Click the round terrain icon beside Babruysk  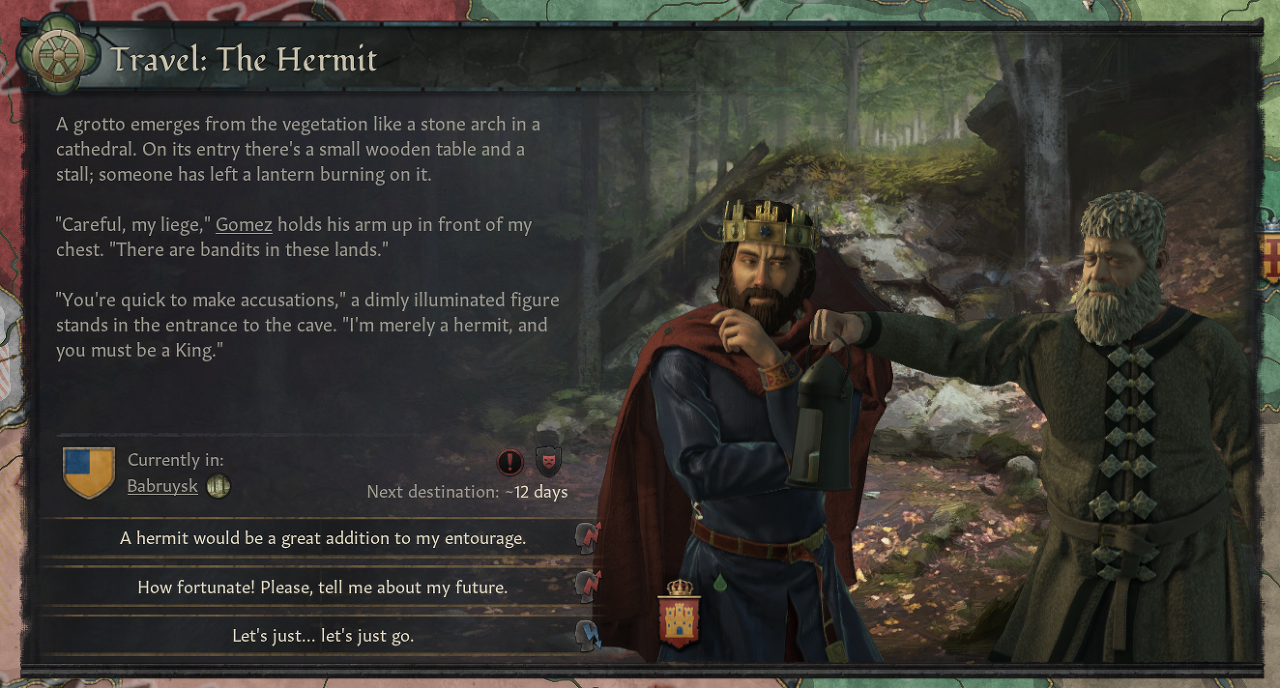(218, 487)
